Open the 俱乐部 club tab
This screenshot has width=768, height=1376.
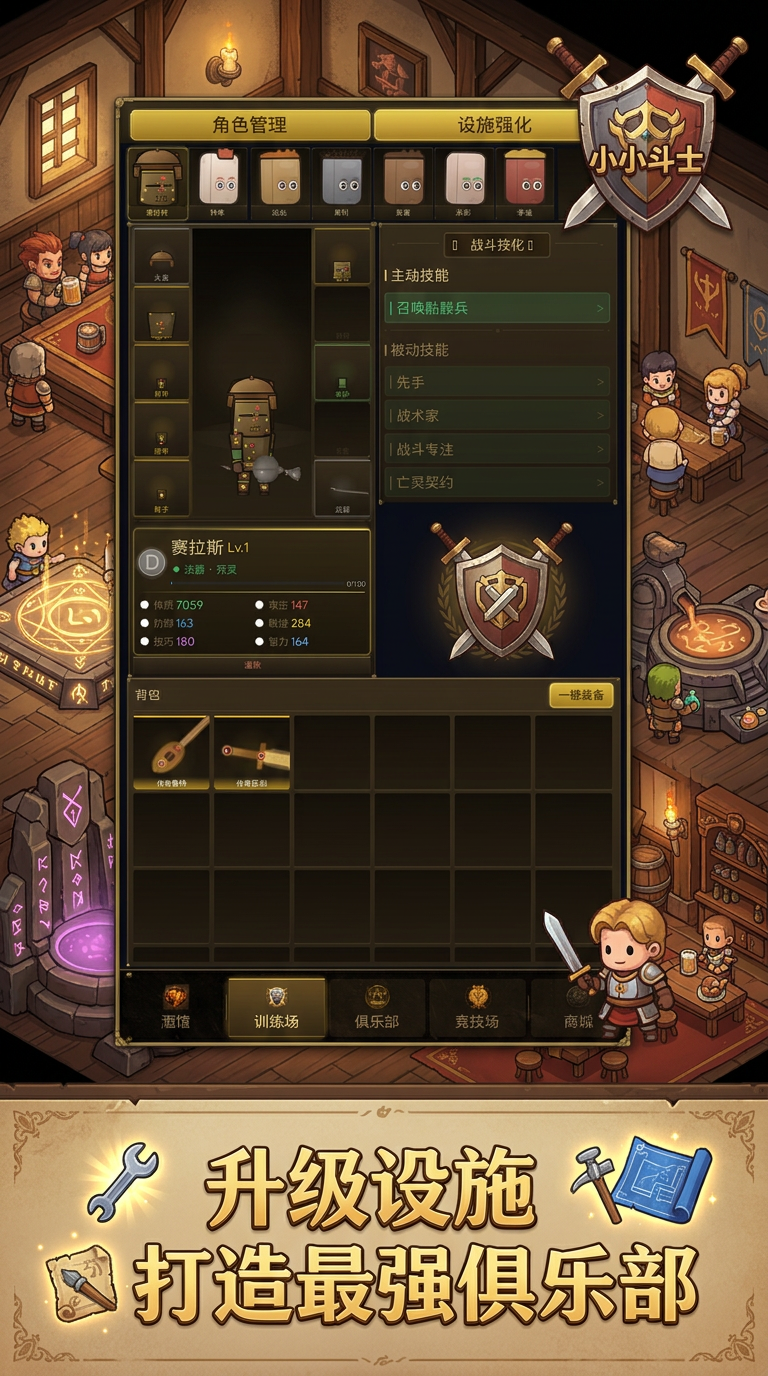pos(377,1008)
